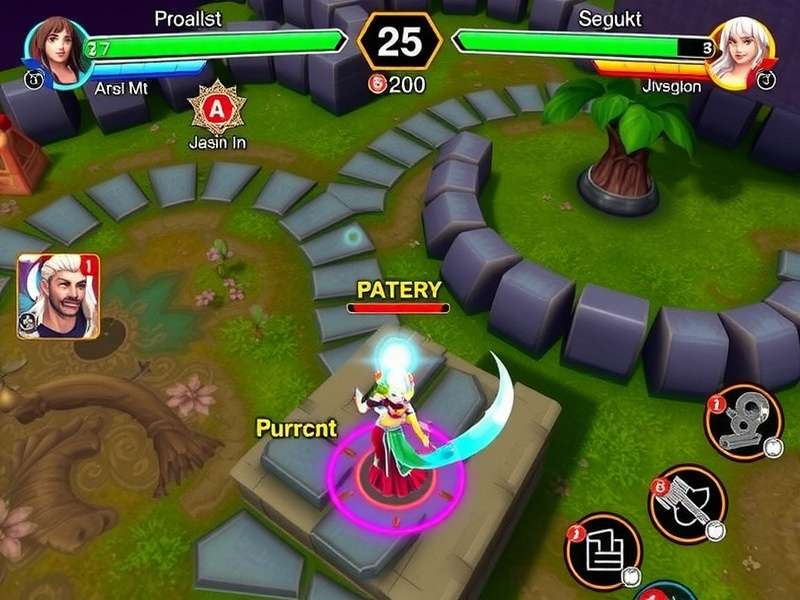Activate the silver cannon ability
Viewport: 800px width, 600px height.
743,421
